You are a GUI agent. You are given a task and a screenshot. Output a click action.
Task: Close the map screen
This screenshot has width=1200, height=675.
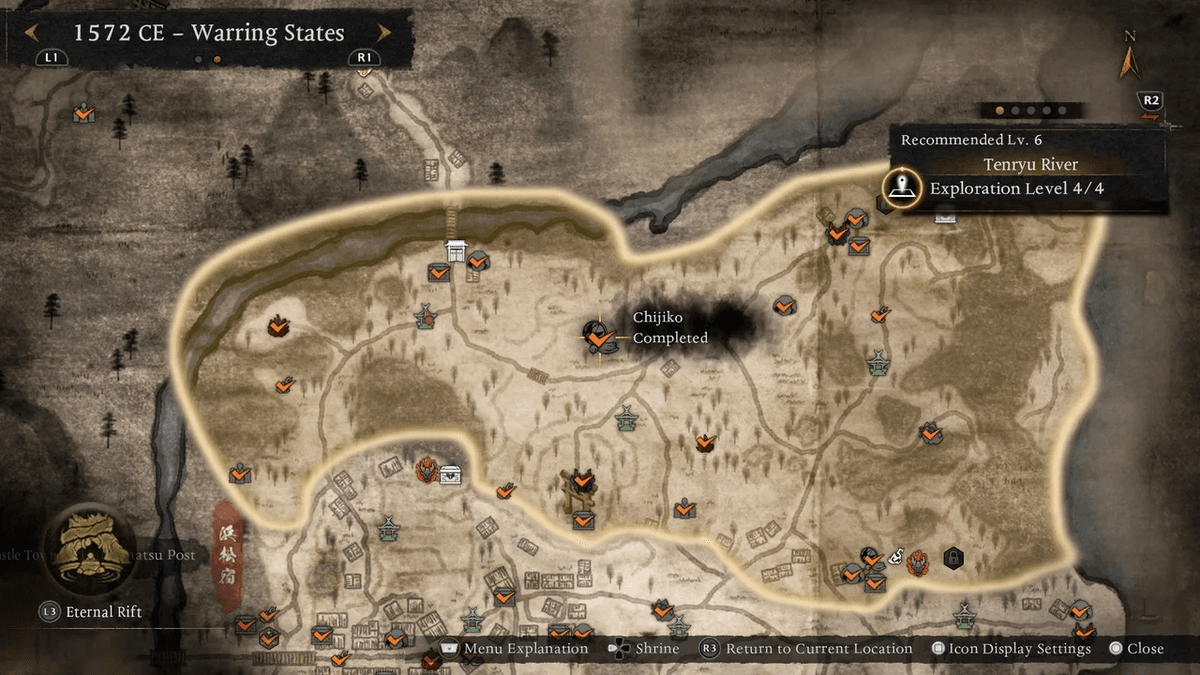coord(1136,649)
